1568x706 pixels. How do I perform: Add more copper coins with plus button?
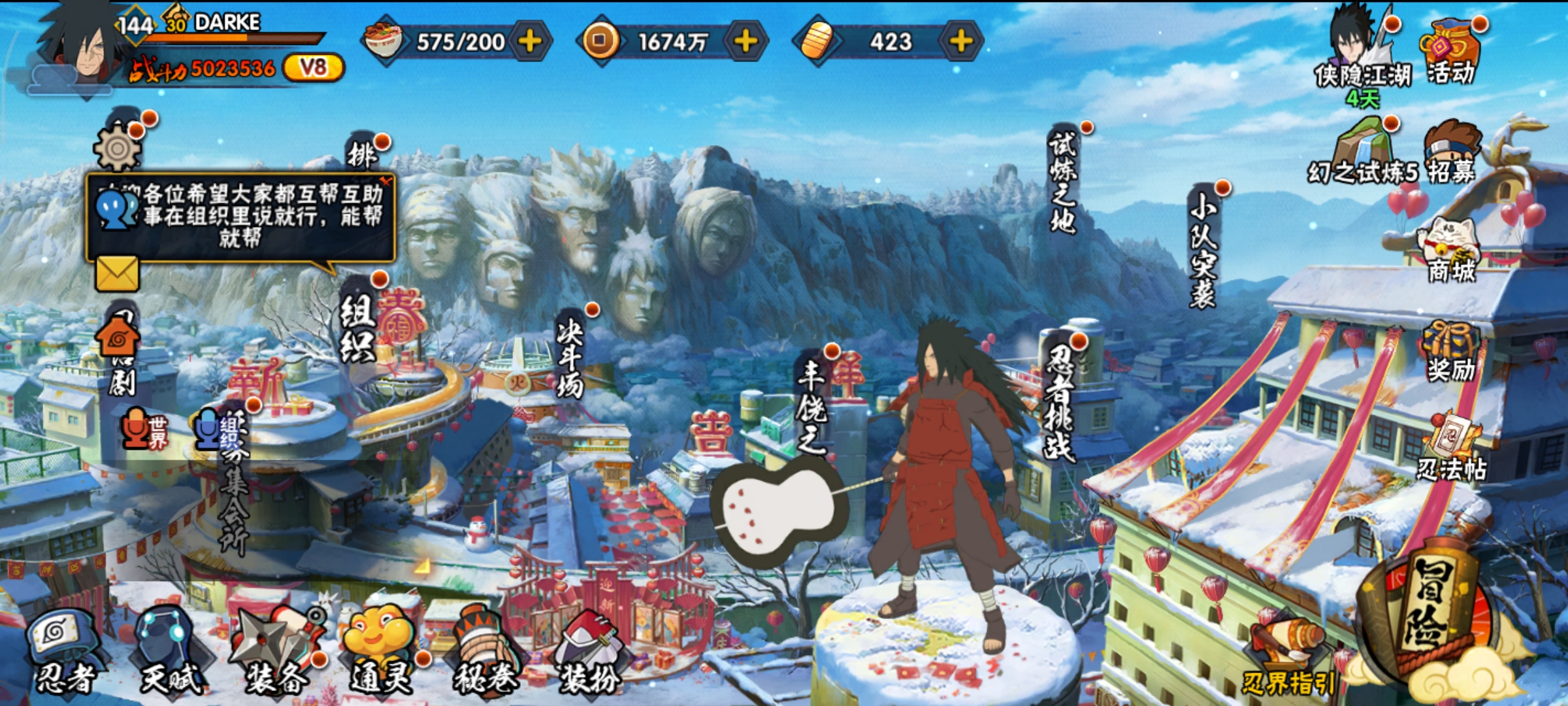tap(745, 41)
